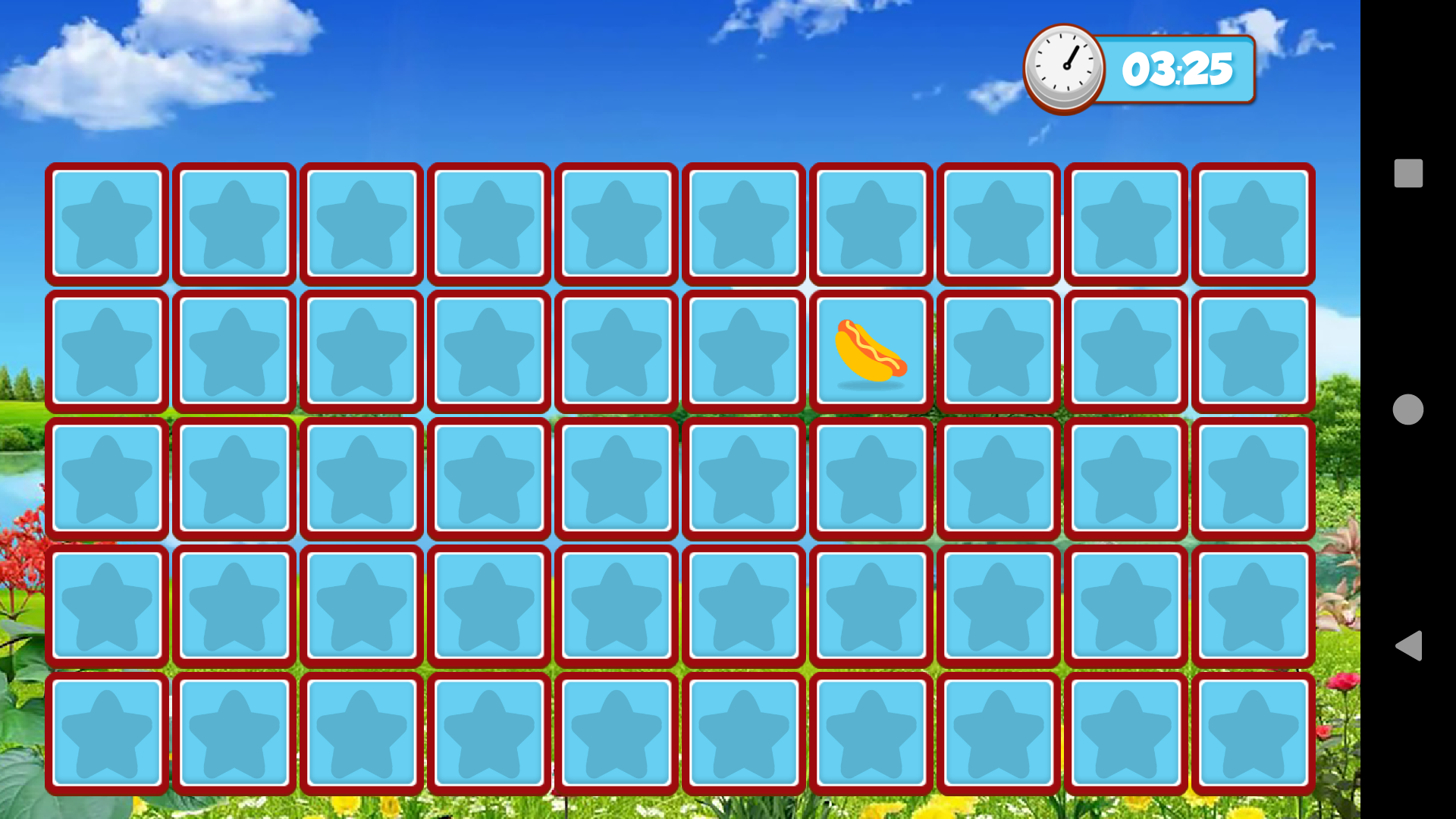Flip the top-right corner star card
Viewport: 1456px width, 819px height.
pyautogui.click(x=1252, y=224)
